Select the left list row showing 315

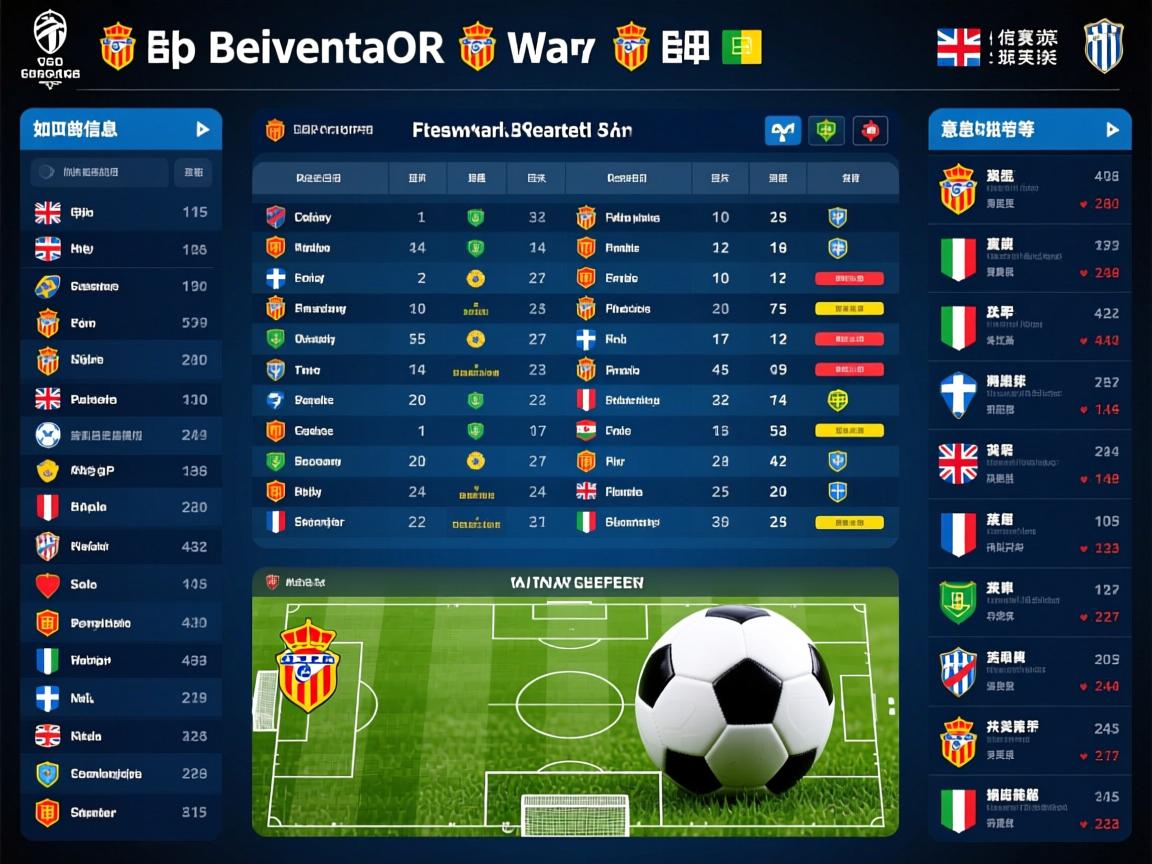tap(121, 813)
